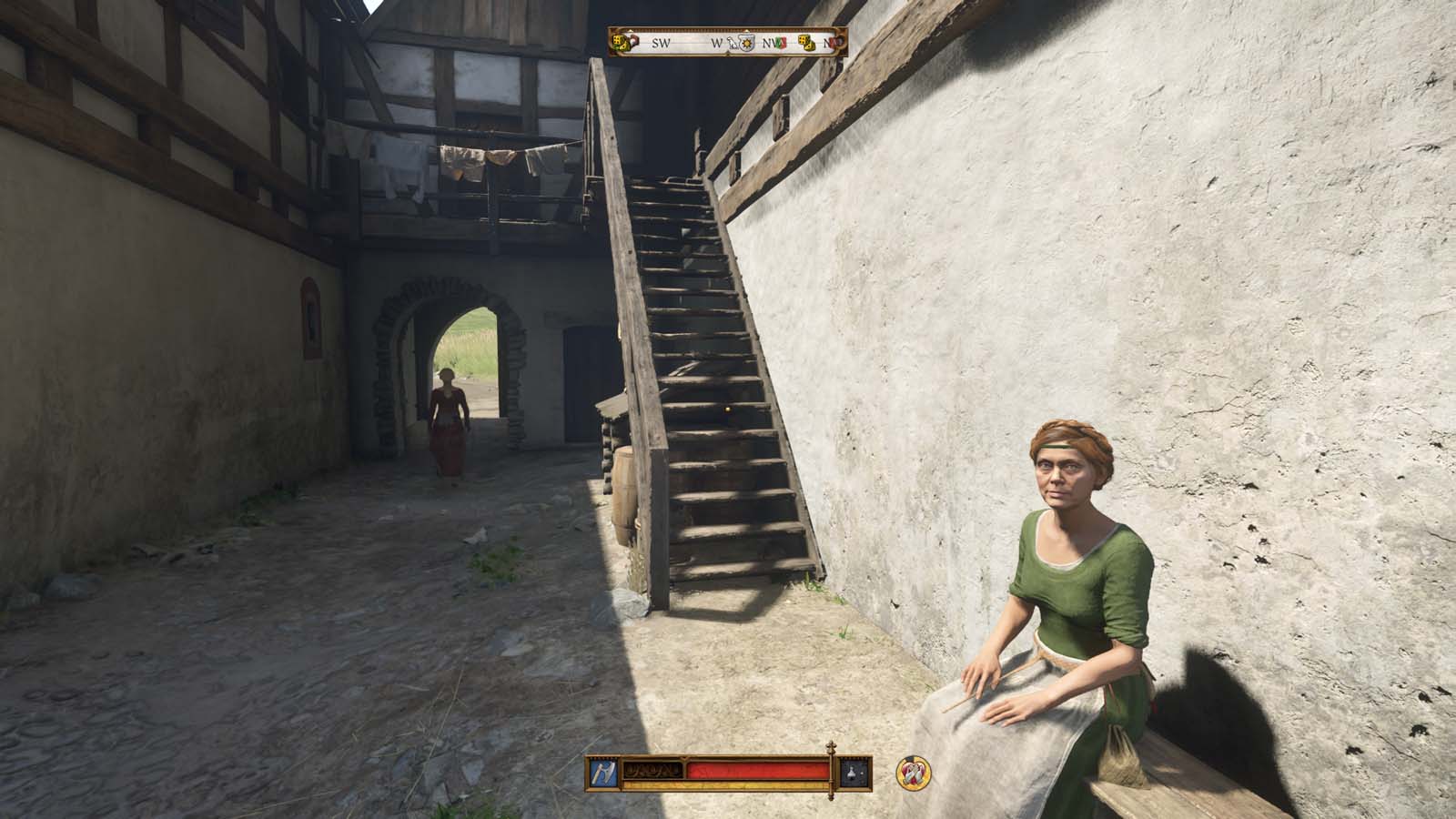Click the white dog marker near the W direction
Image resolution: width=1456 pixels, height=819 pixels.
click(733, 45)
